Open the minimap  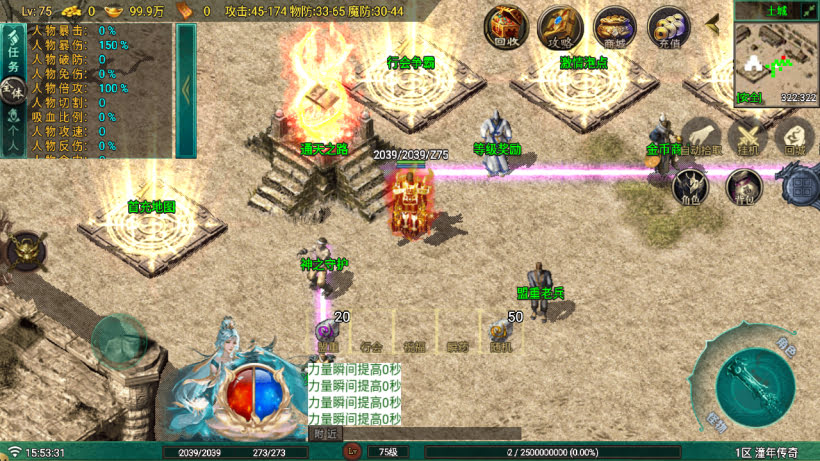(777, 62)
